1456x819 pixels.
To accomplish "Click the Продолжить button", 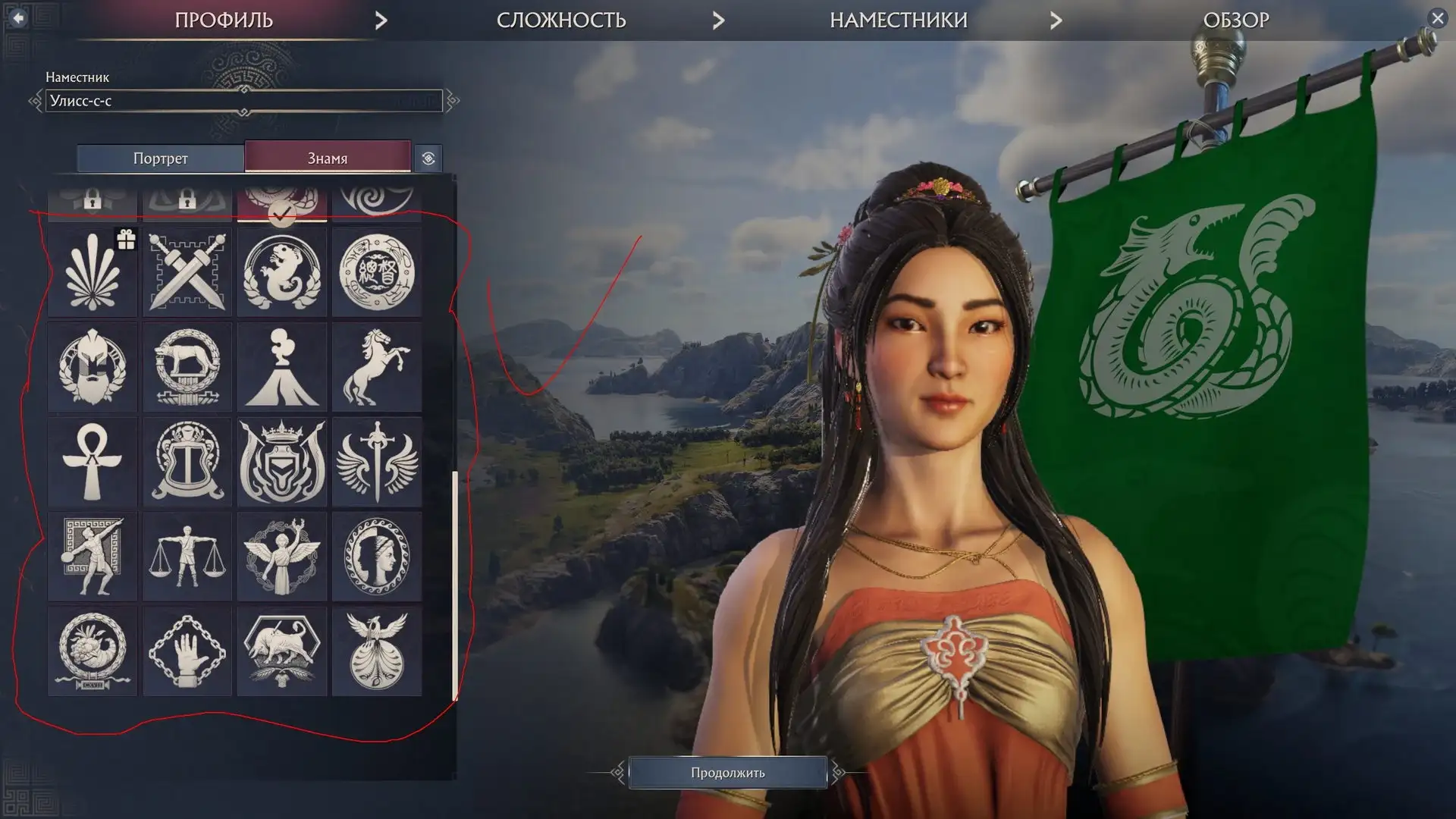I will 727,773.
